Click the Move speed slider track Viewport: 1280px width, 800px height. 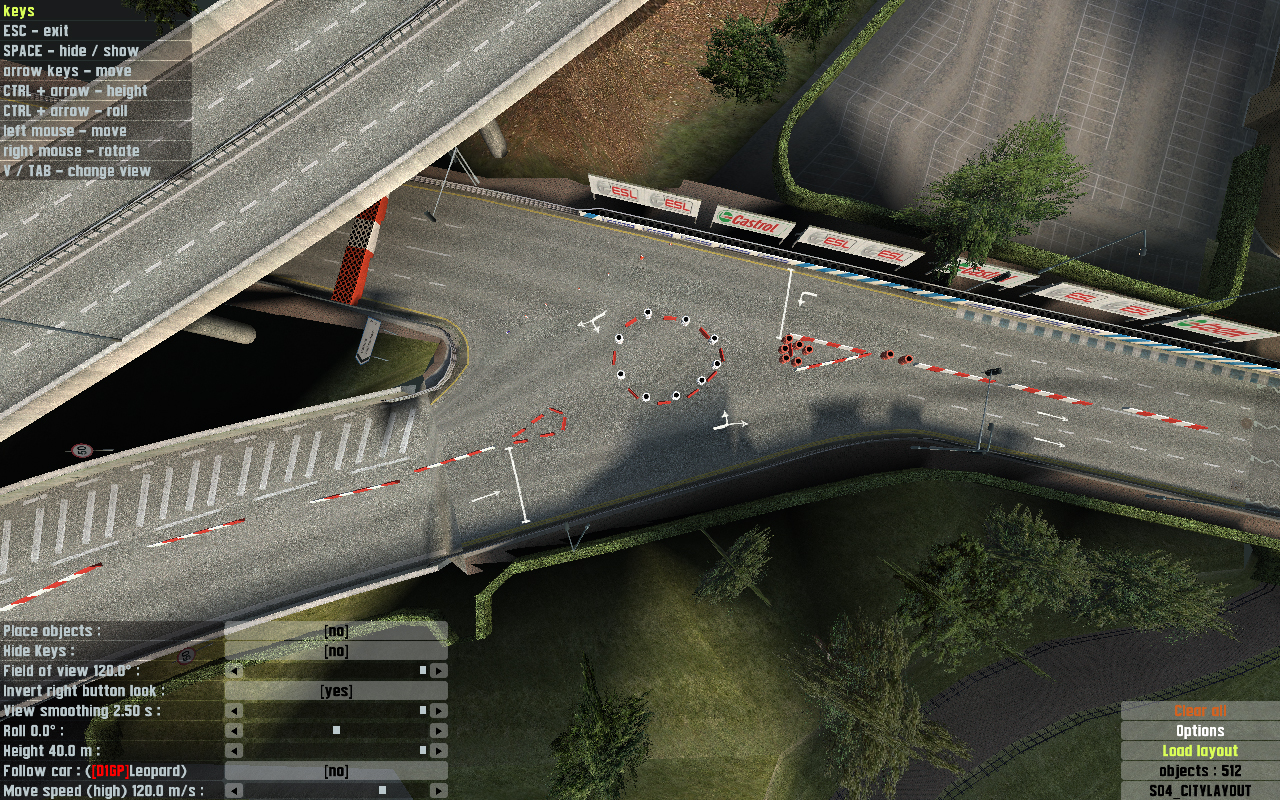coord(336,791)
